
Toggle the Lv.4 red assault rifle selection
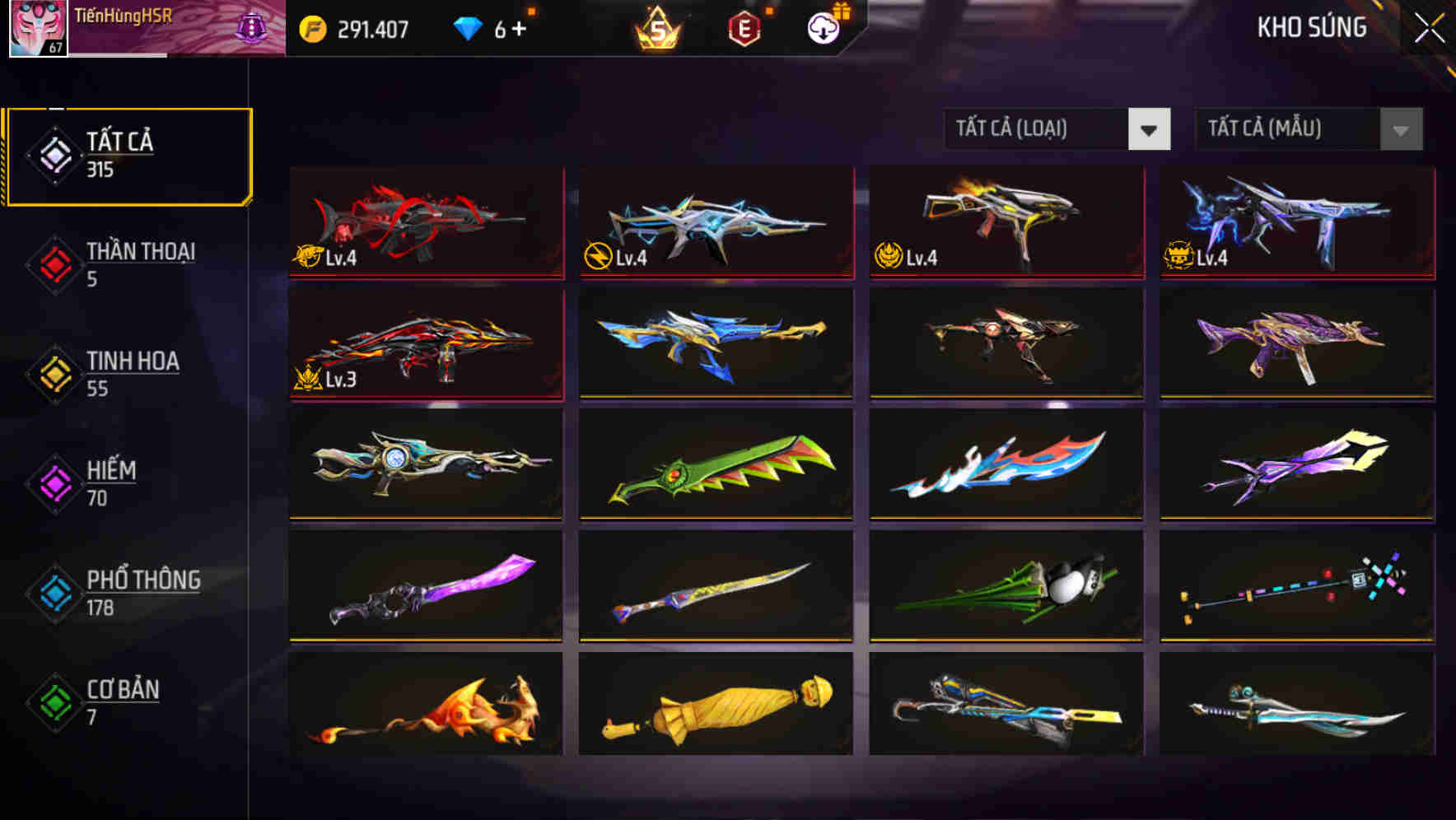(x=425, y=222)
